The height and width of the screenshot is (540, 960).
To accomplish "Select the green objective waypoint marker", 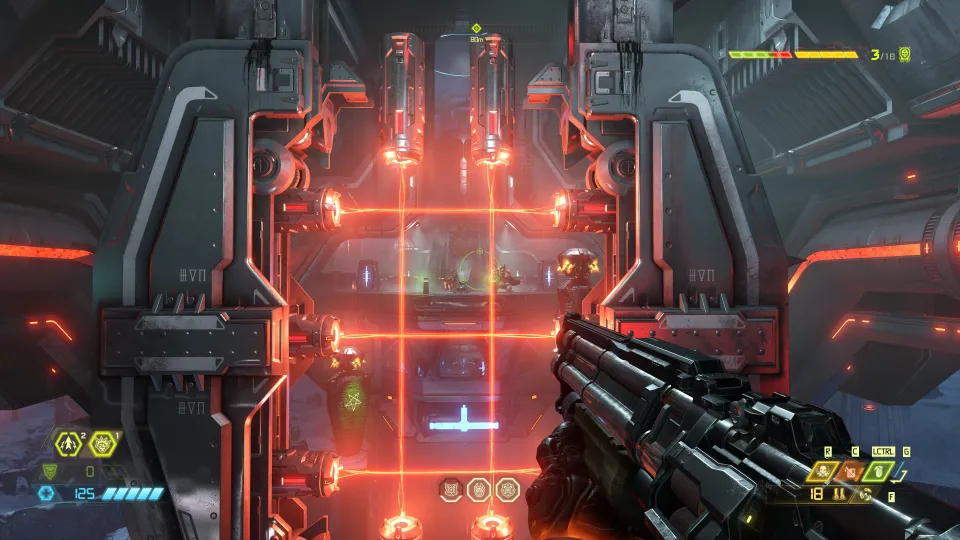I will (476, 28).
